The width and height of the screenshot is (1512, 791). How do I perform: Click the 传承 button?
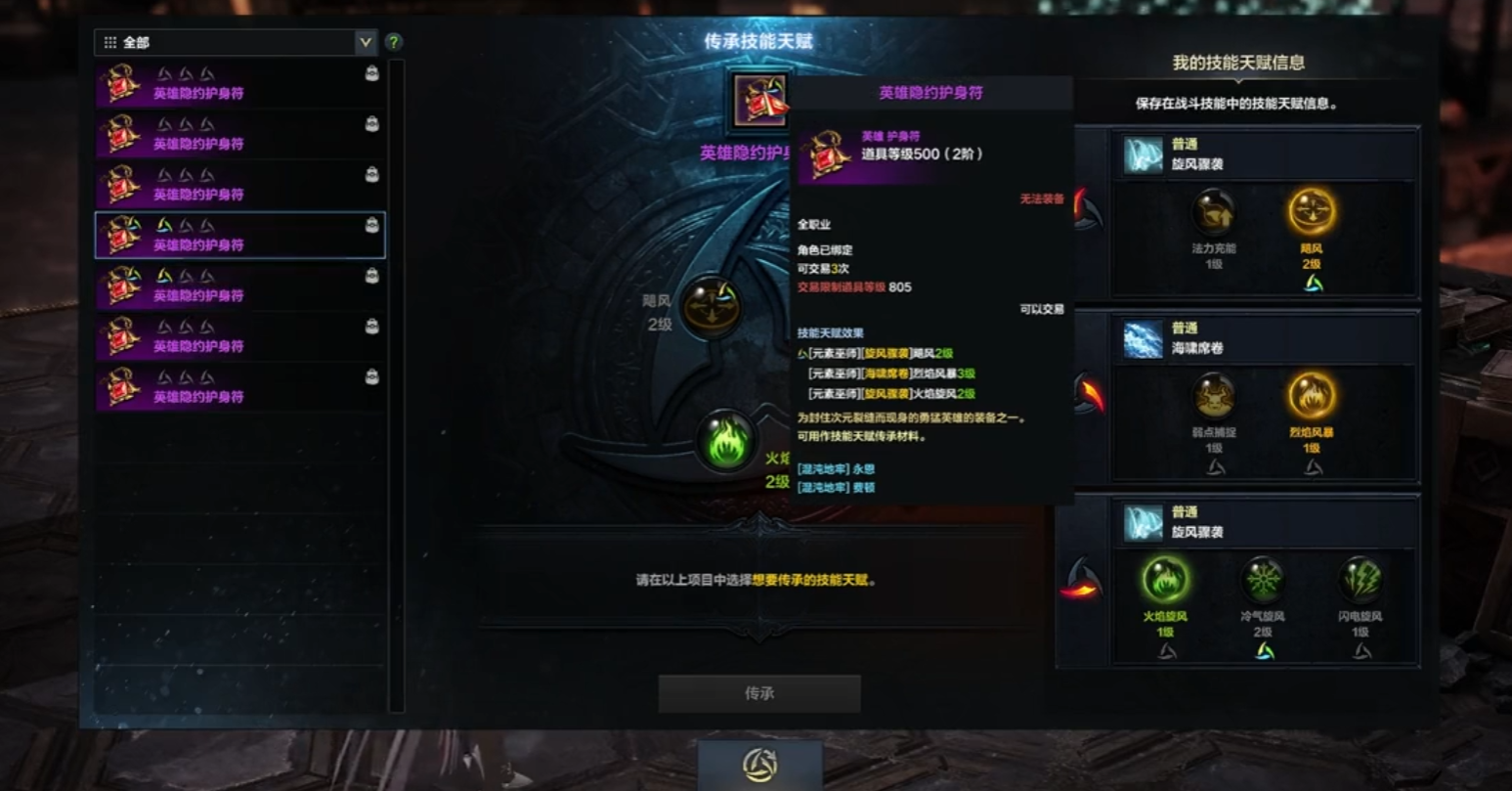tap(759, 693)
